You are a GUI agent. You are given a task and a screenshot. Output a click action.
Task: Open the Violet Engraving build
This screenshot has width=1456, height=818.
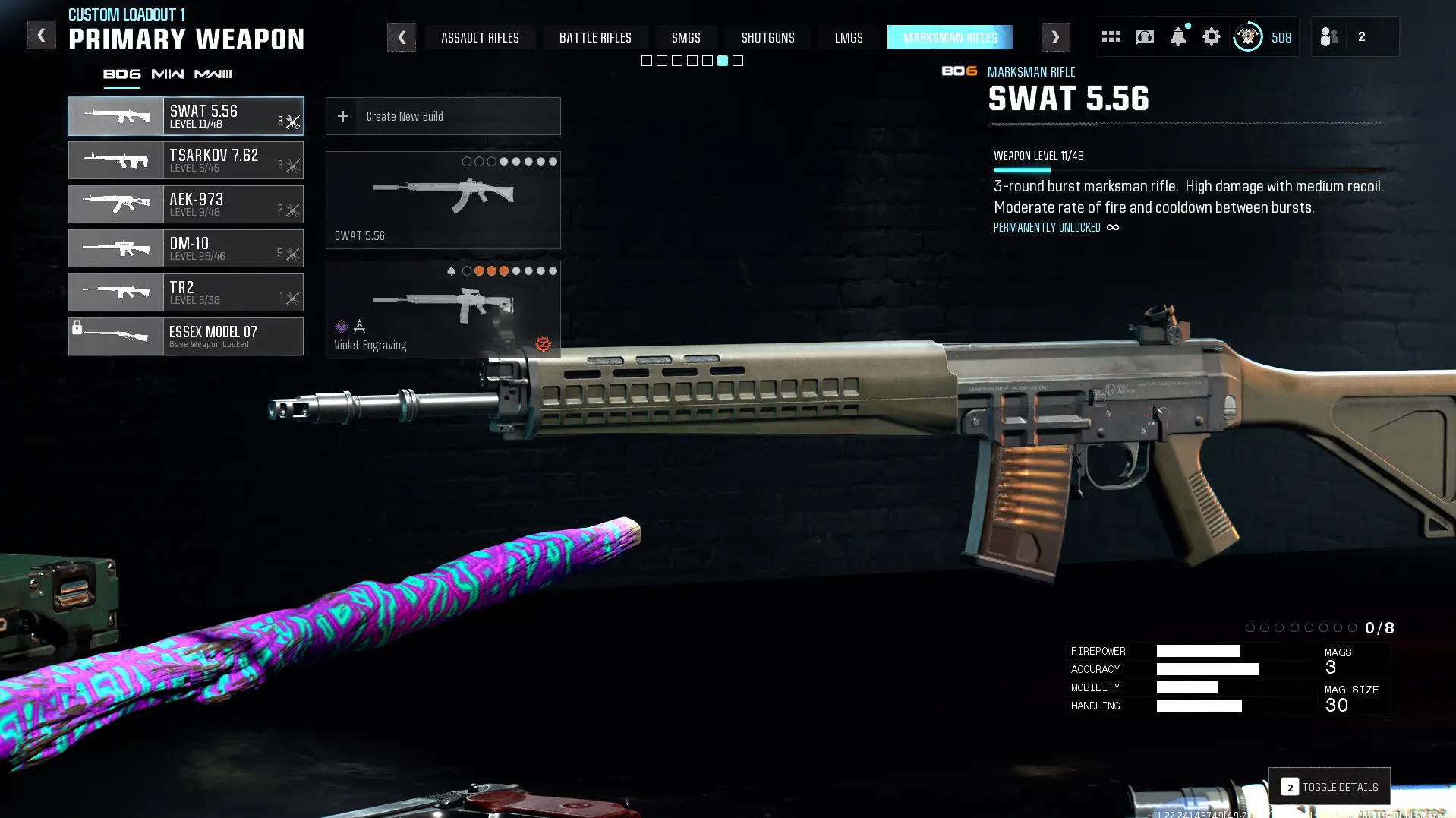click(x=443, y=310)
